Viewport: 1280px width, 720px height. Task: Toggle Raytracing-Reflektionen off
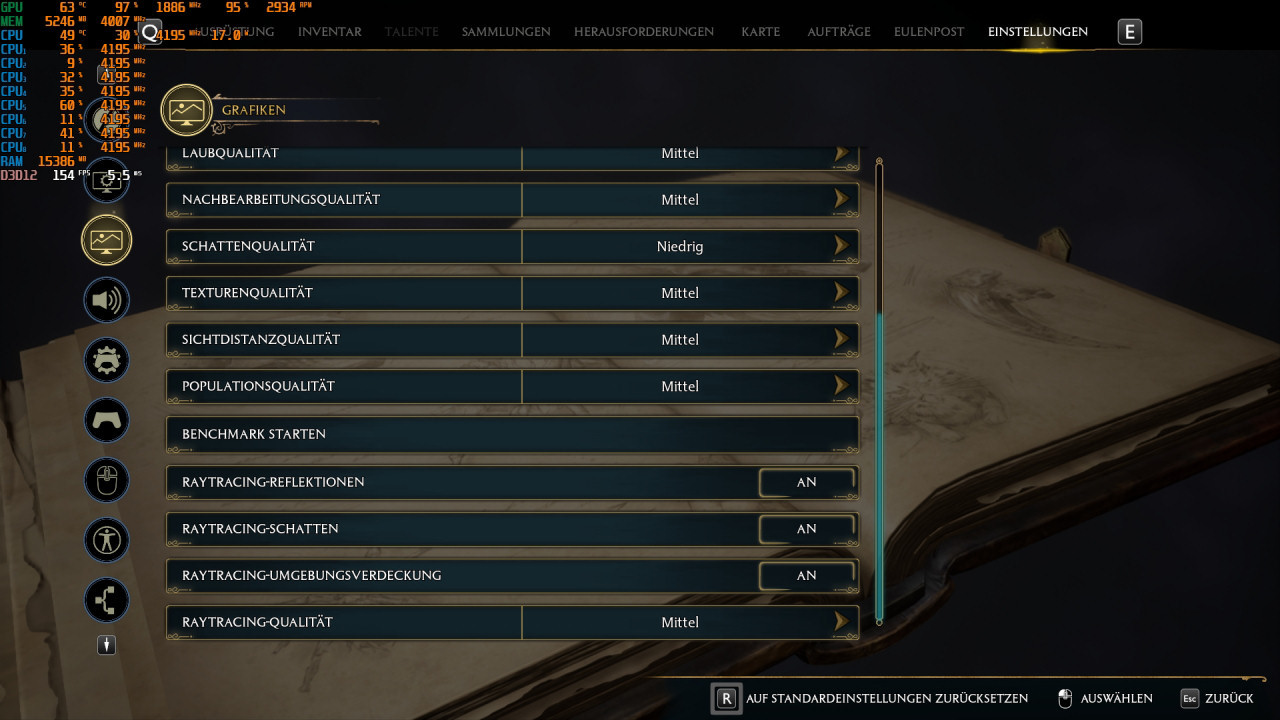click(806, 482)
